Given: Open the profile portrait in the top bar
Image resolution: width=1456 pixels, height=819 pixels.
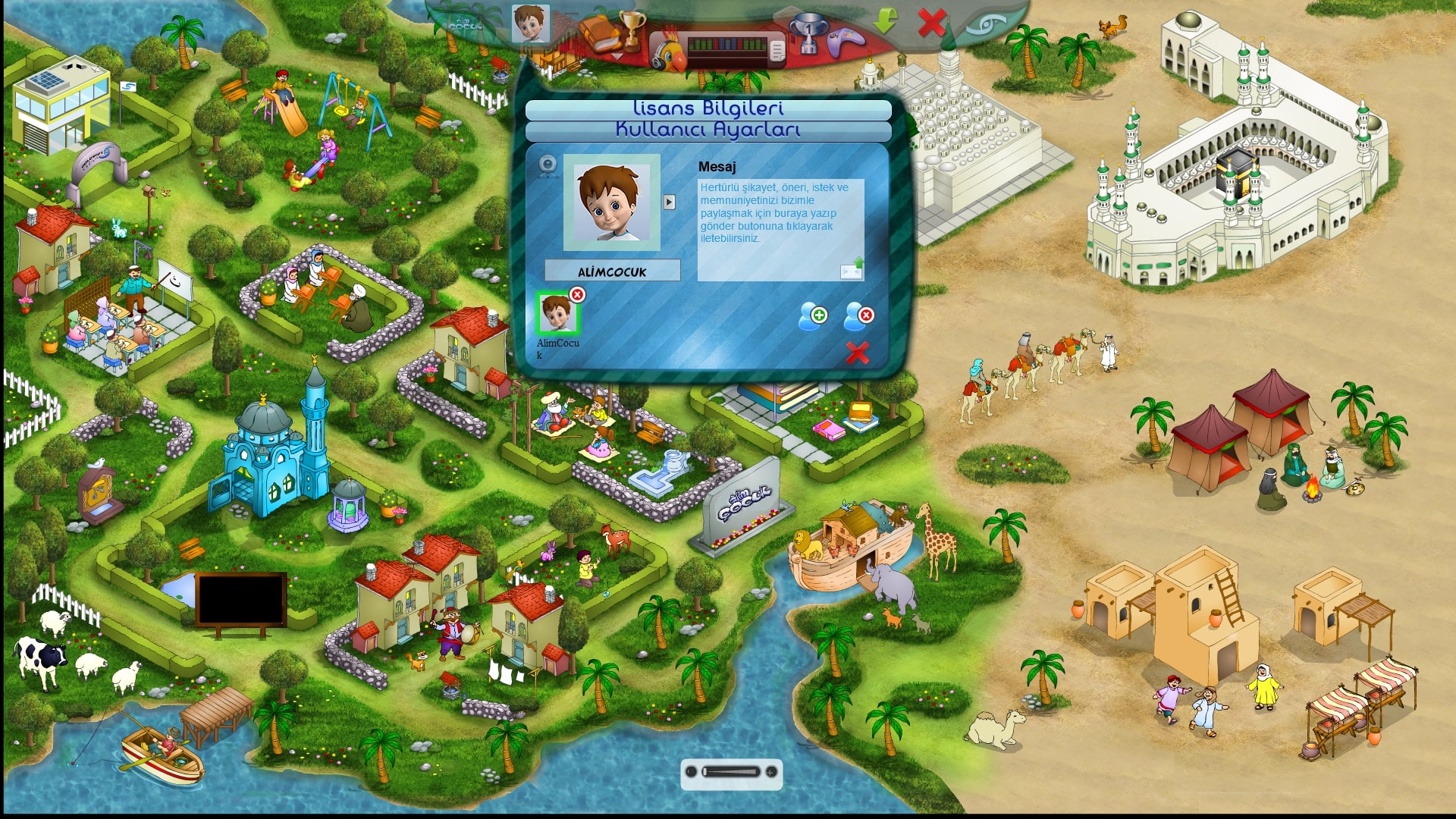Looking at the screenshot, I should (x=530, y=24).
